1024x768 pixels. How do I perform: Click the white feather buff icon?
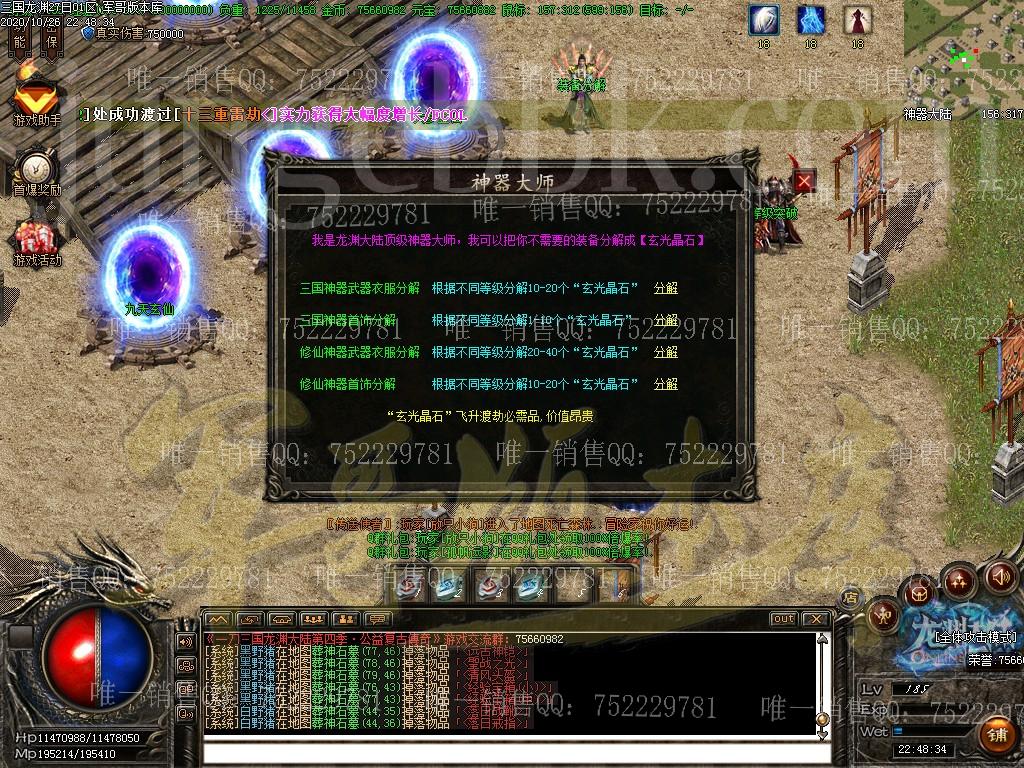(765, 20)
